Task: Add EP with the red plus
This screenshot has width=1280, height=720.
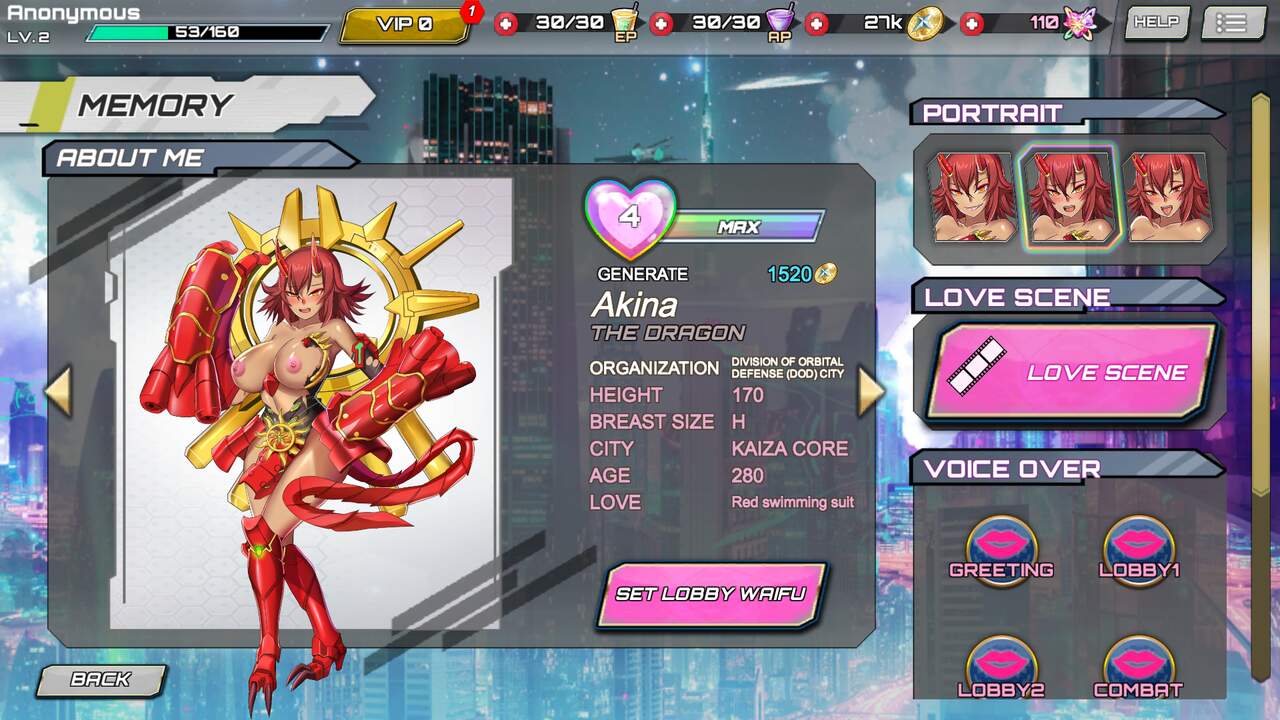Action: pos(507,24)
